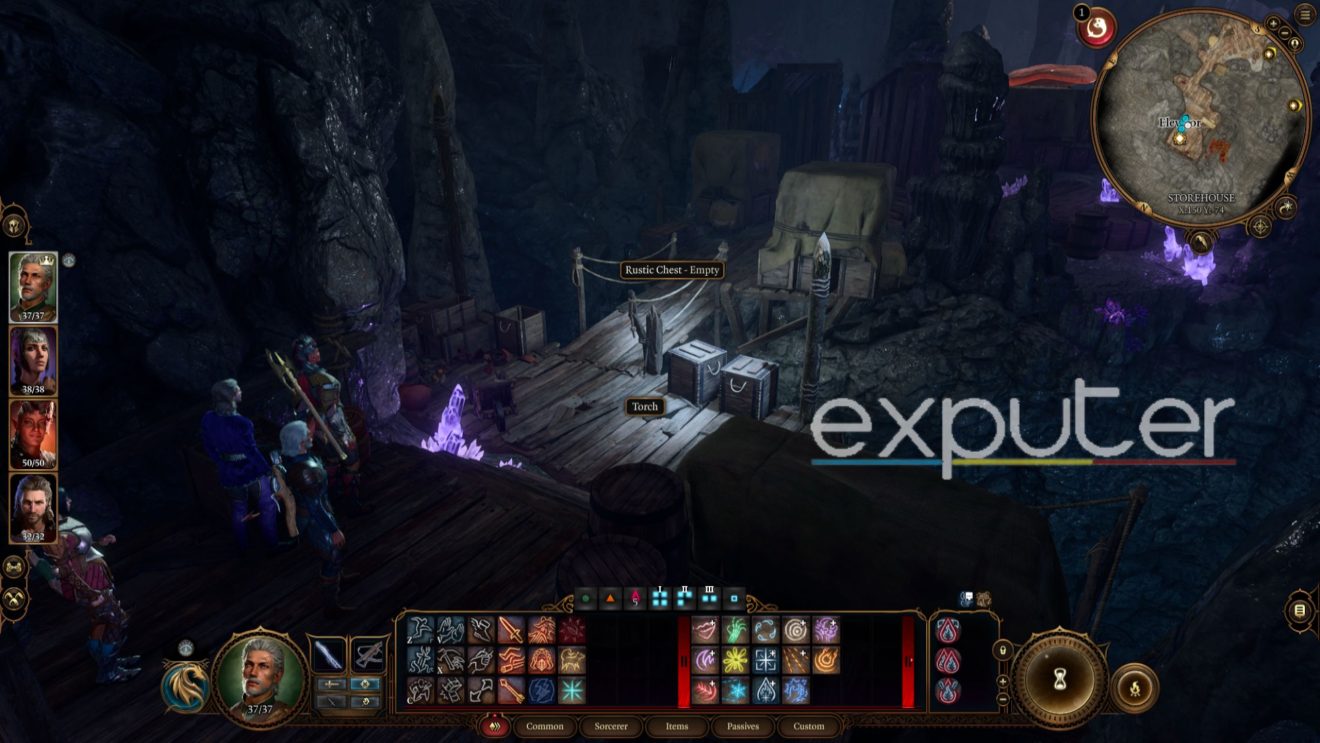Show the Items hotbar tab

point(676,726)
